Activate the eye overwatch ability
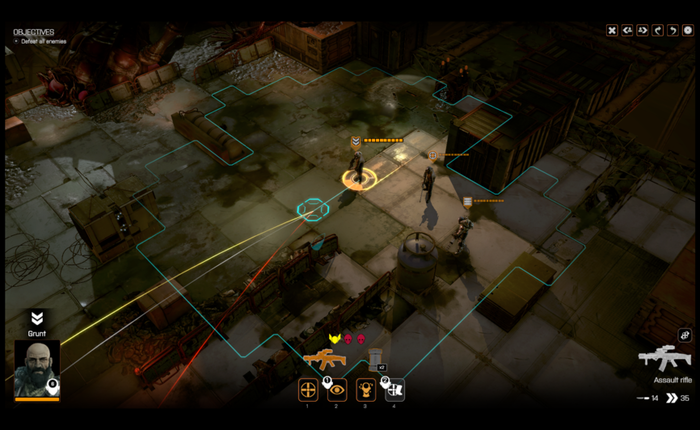This screenshot has height=430, width=700. point(337,390)
